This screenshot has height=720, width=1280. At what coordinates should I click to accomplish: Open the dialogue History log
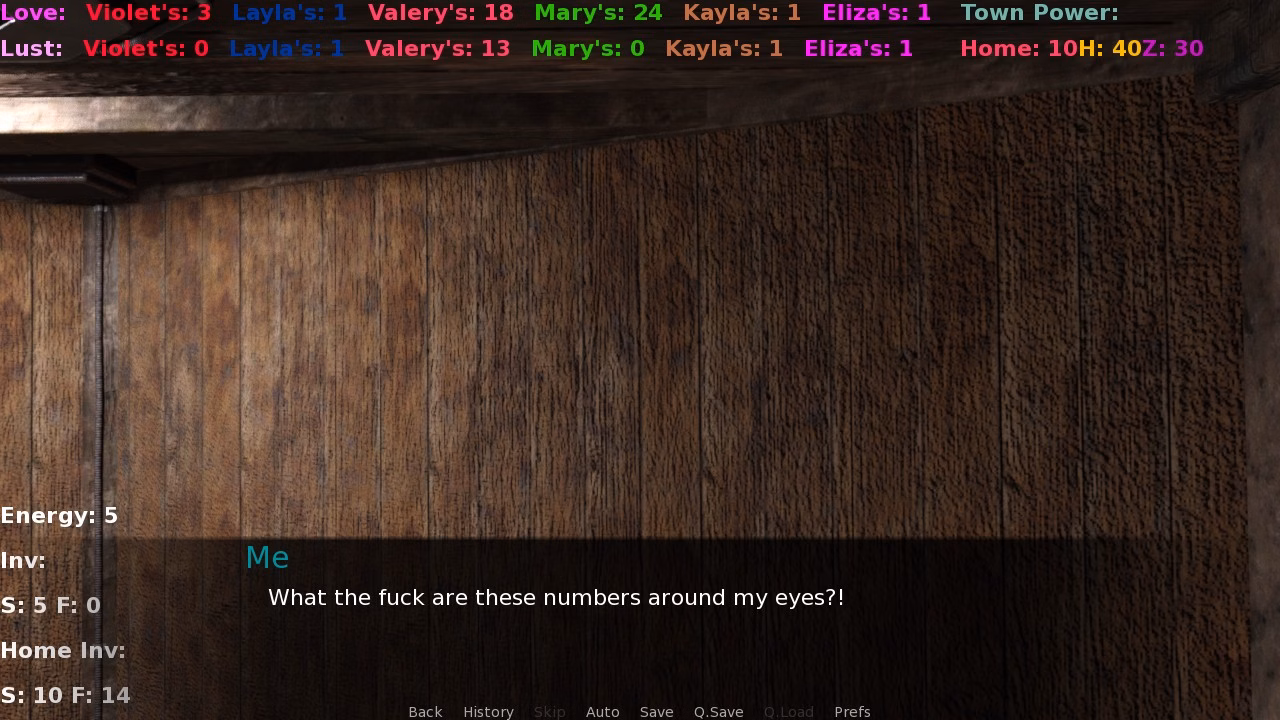488,711
